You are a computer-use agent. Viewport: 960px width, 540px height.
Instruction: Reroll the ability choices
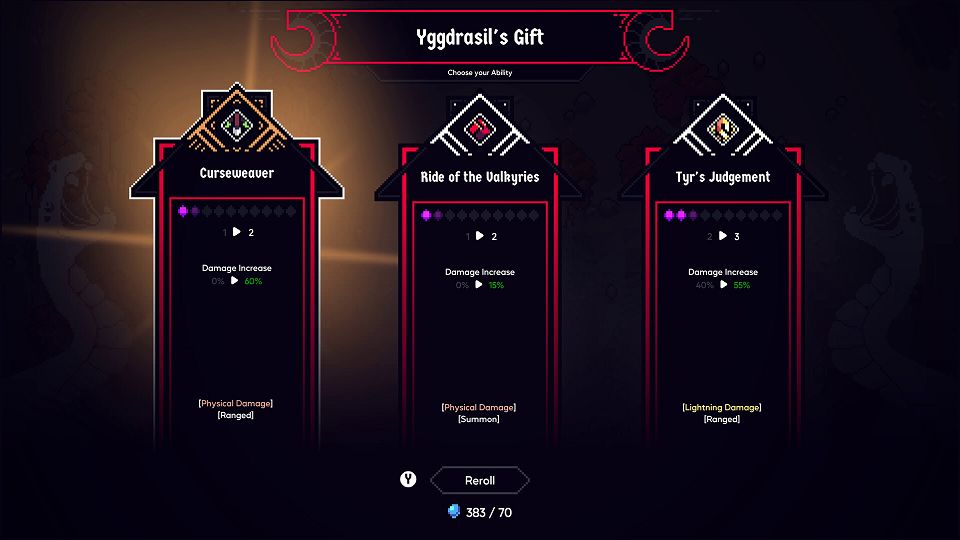(480, 481)
